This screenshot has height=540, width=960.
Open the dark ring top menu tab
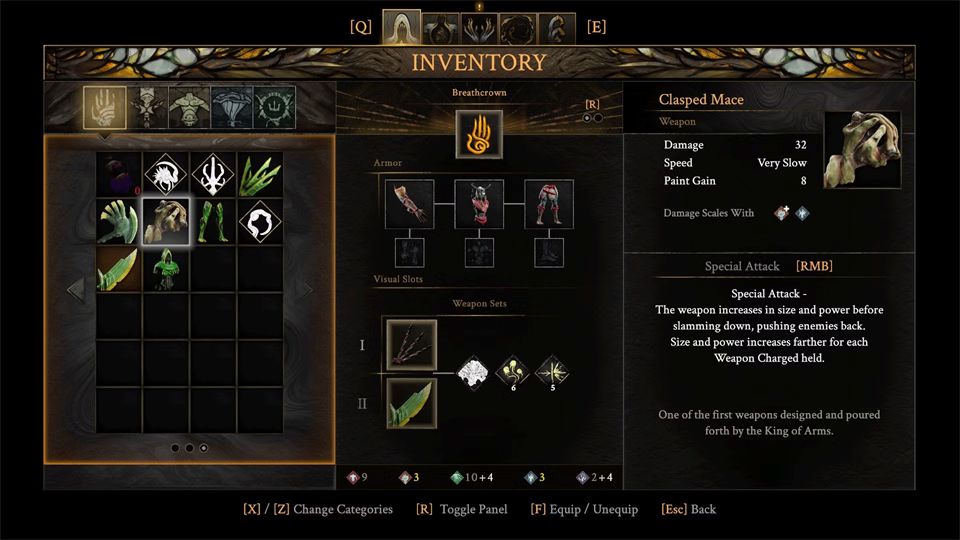point(518,27)
